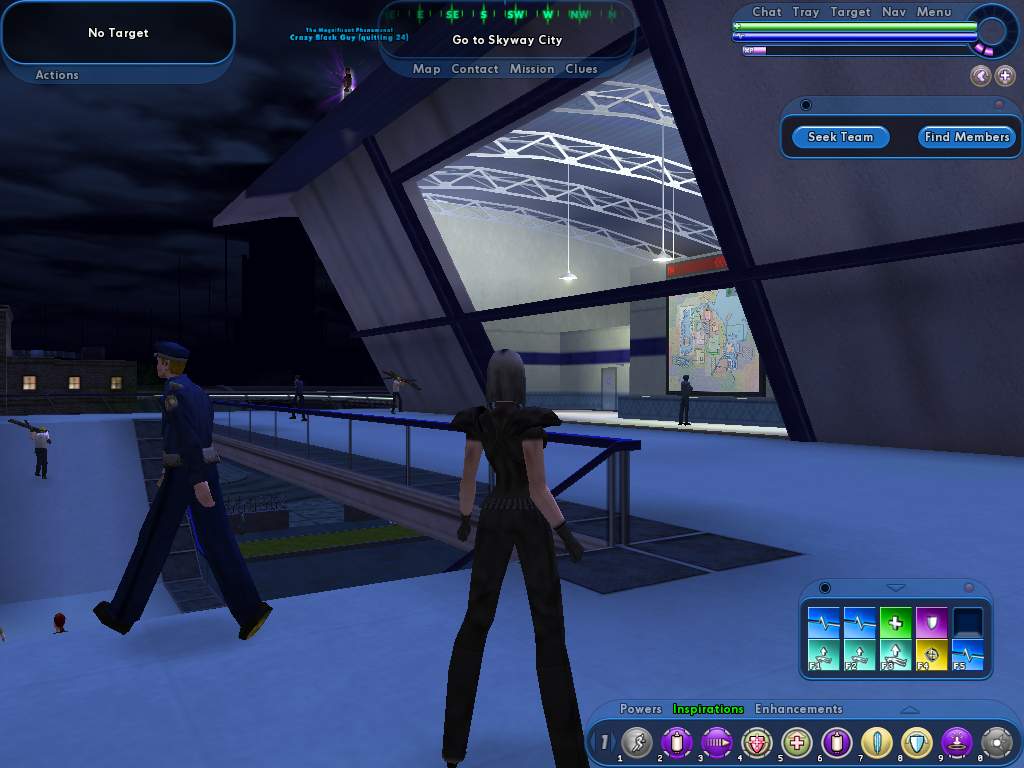Use the yellow crosshair inspiration in F4
Screen dimensions: 1024x768
[931, 656]
